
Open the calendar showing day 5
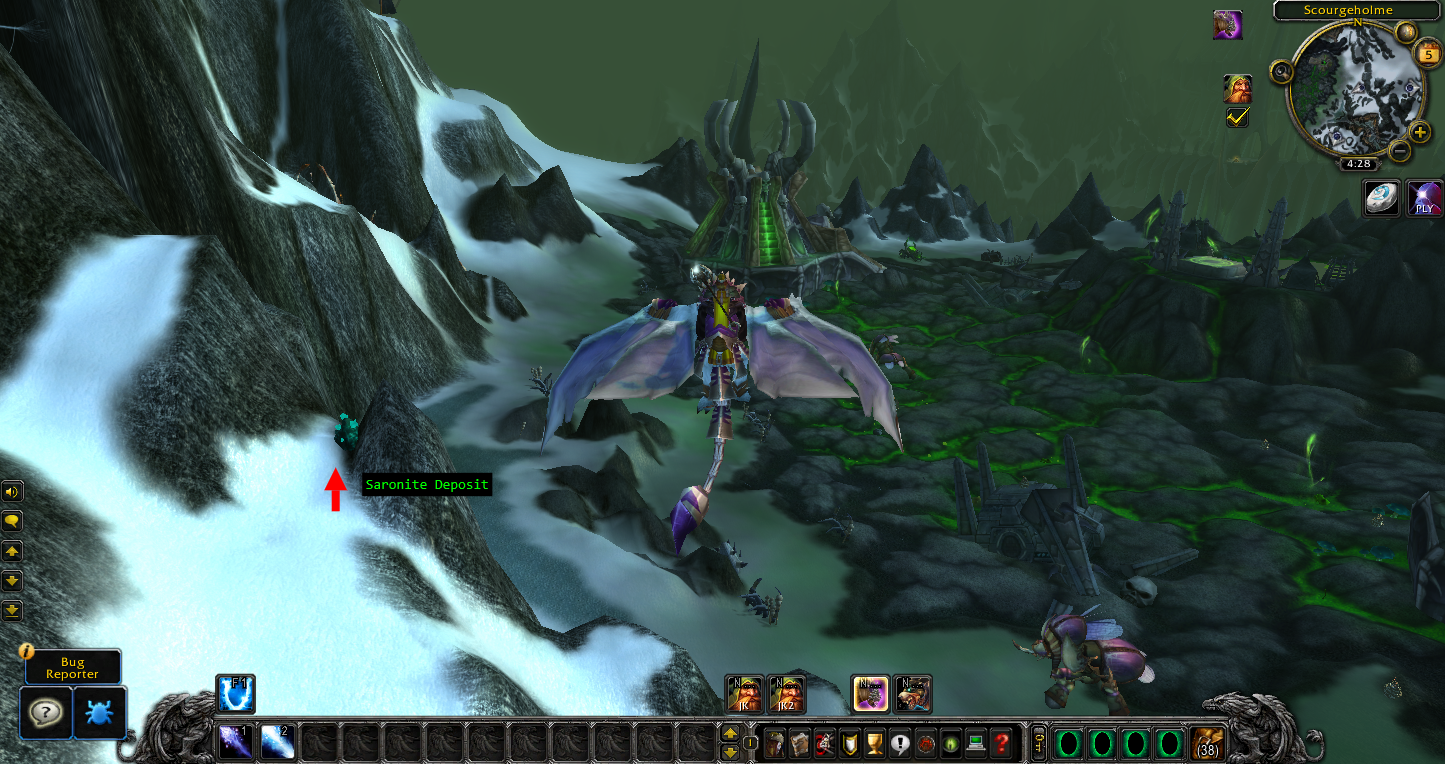tap(1427, 53)
